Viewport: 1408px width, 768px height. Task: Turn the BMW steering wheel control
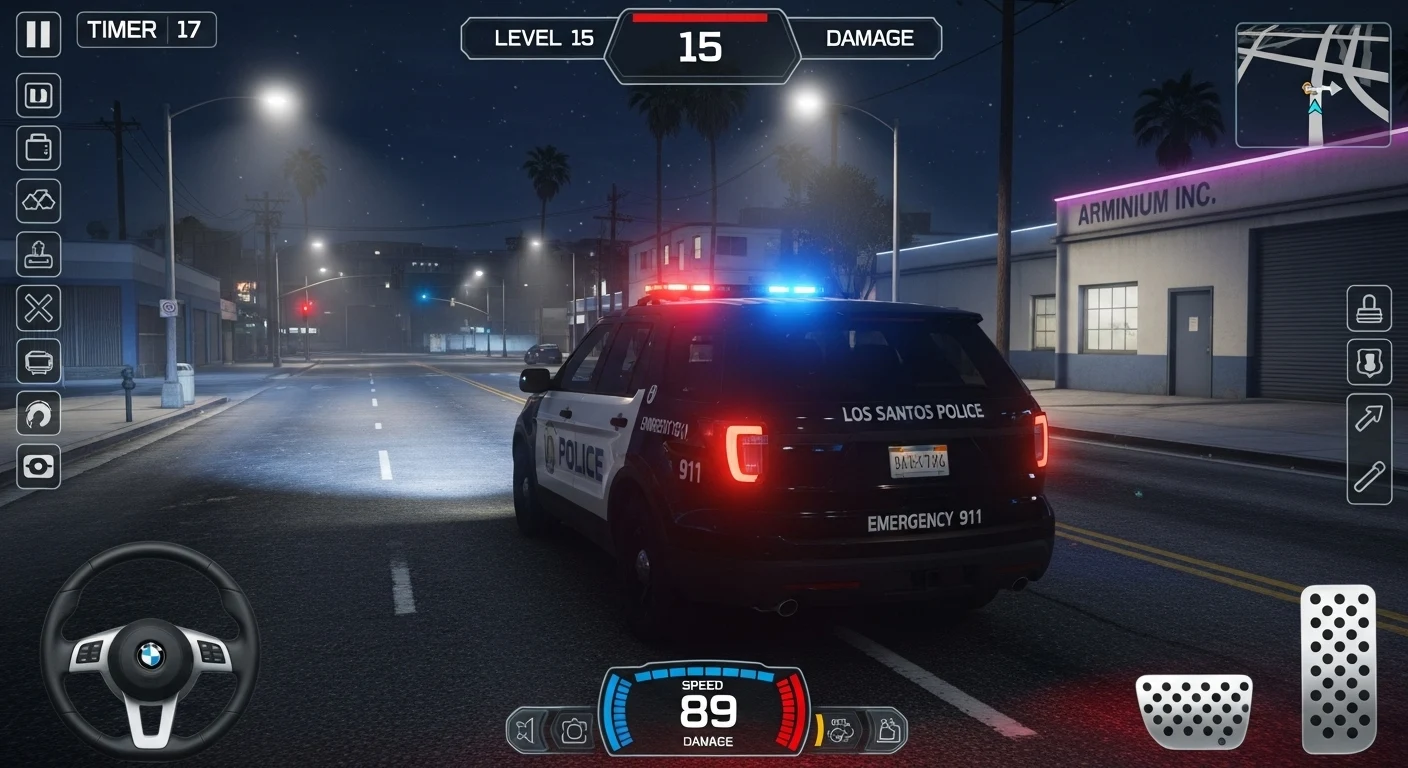pos(149,651)
